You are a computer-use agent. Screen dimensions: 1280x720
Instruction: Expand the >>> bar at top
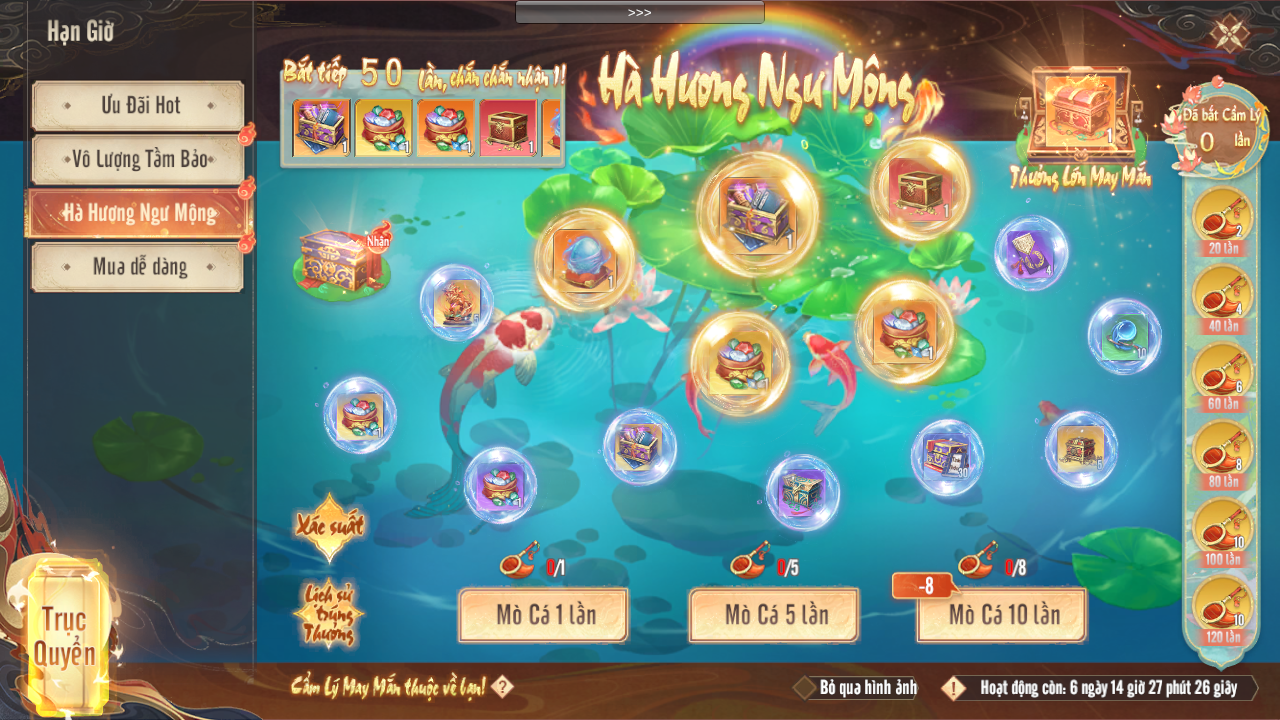[x=640, y=12]
